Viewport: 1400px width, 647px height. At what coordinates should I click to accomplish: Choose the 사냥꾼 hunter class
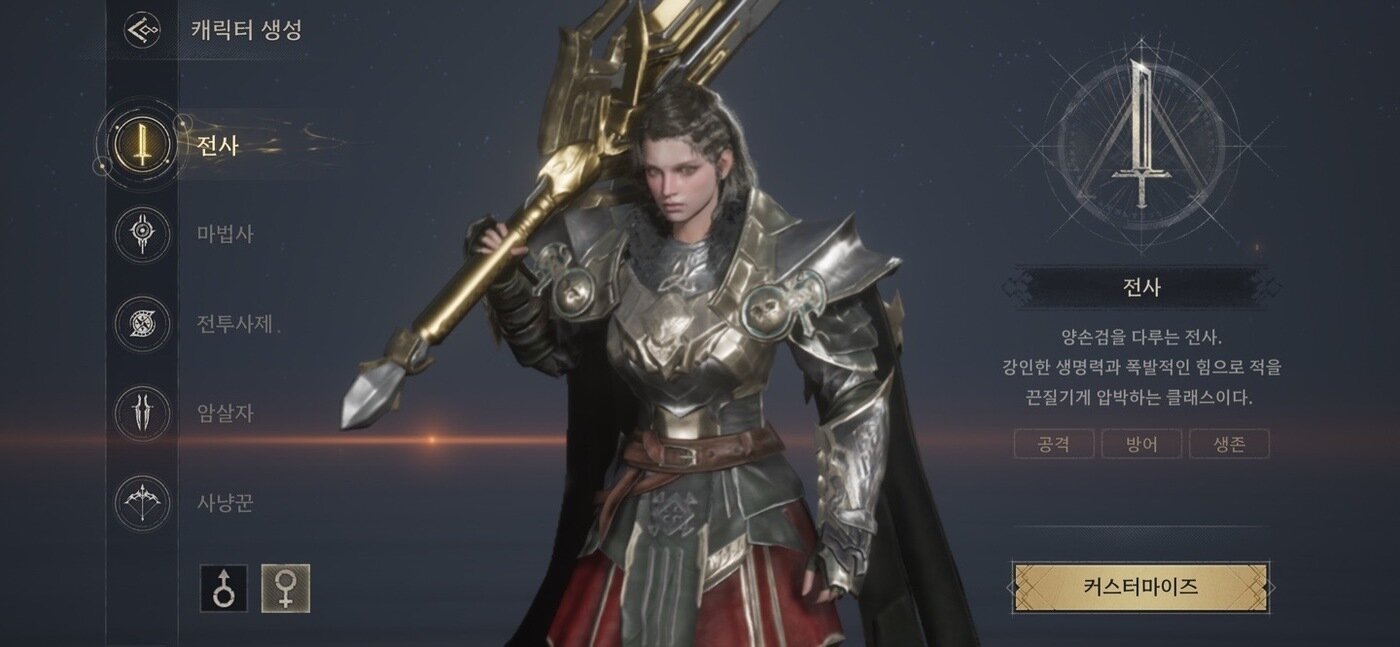[x=143, y=502]
